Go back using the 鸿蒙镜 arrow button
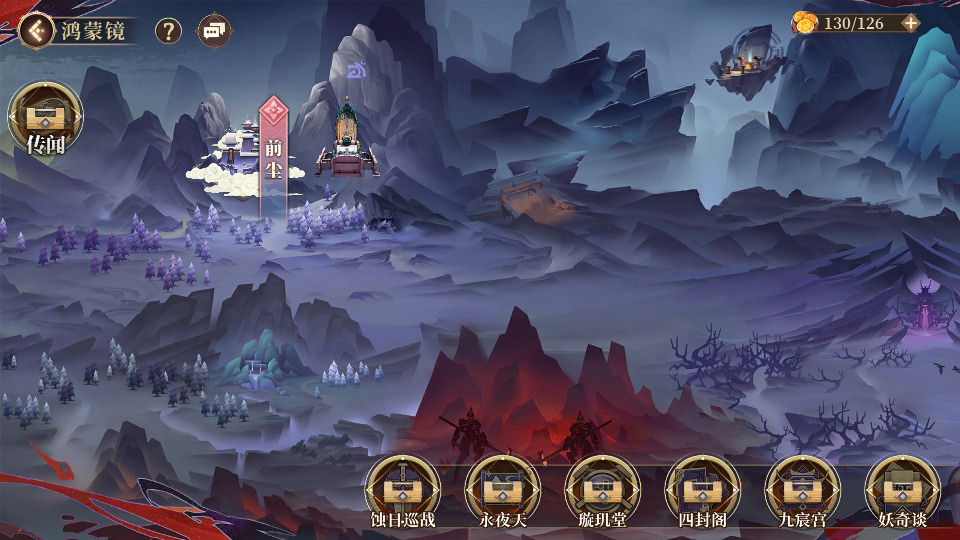Viewport: 960px width, 540px height. click(x=36, y=30)
